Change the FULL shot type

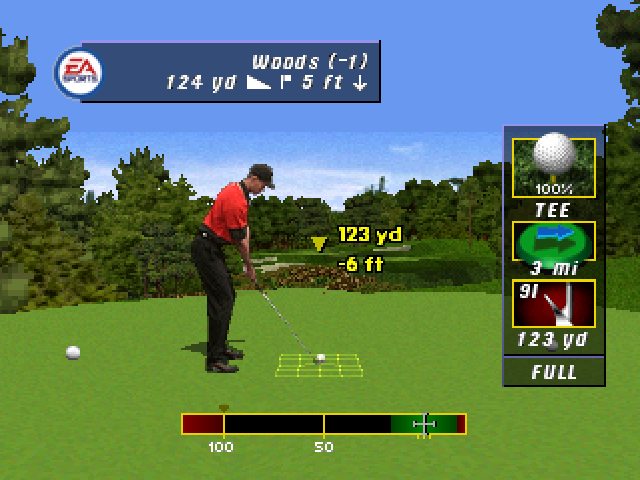(554, 372)
